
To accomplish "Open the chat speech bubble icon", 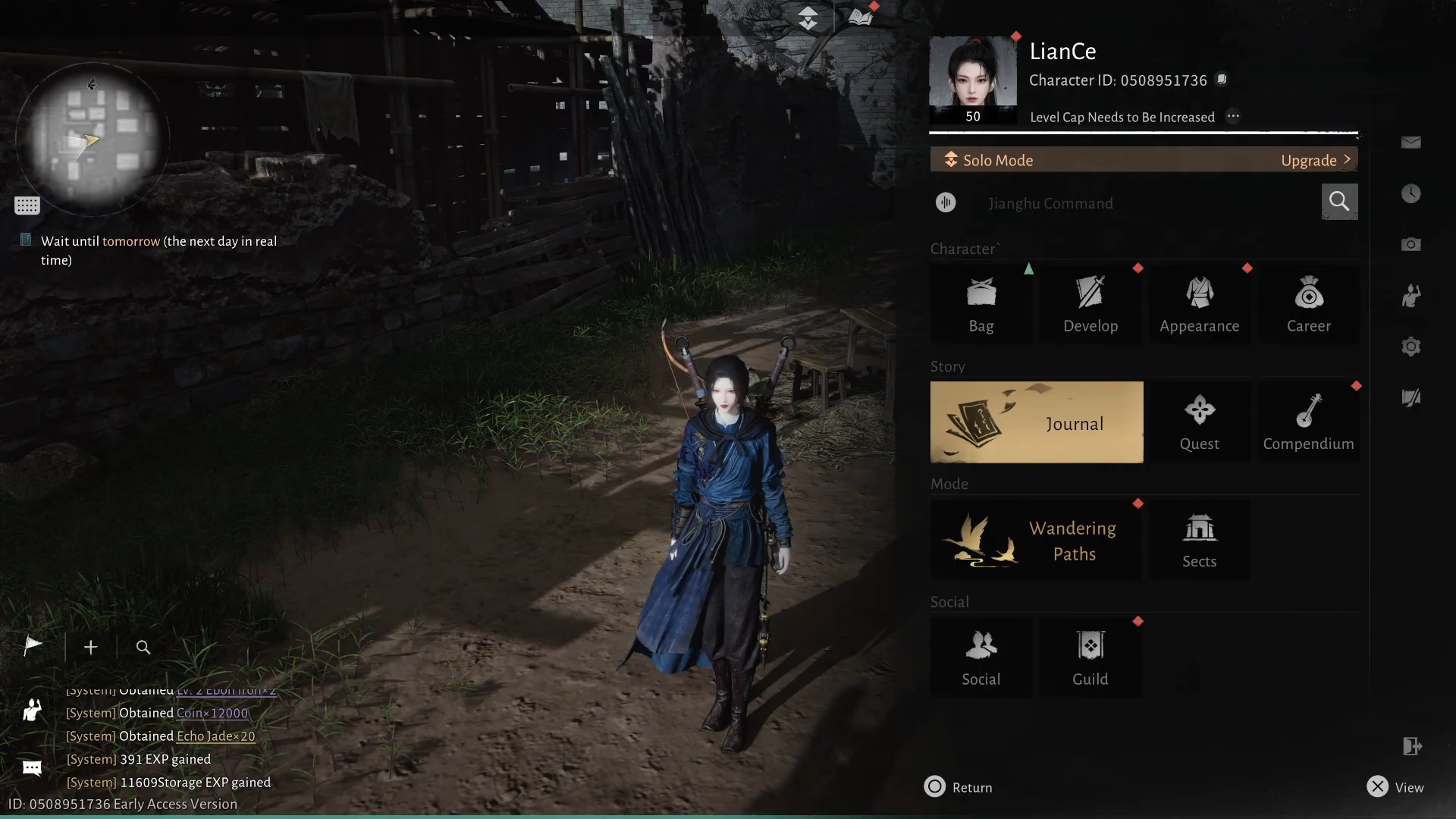I will click(x=32, y=768).
